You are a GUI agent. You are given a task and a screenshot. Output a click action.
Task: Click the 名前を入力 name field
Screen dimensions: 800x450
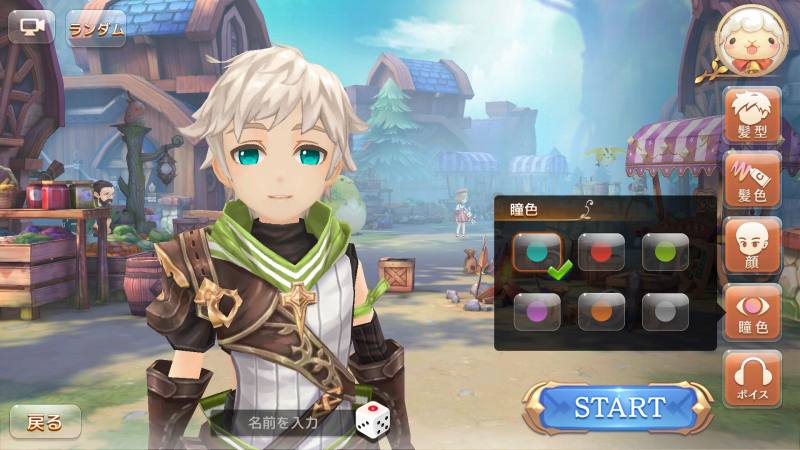point(283,422)
